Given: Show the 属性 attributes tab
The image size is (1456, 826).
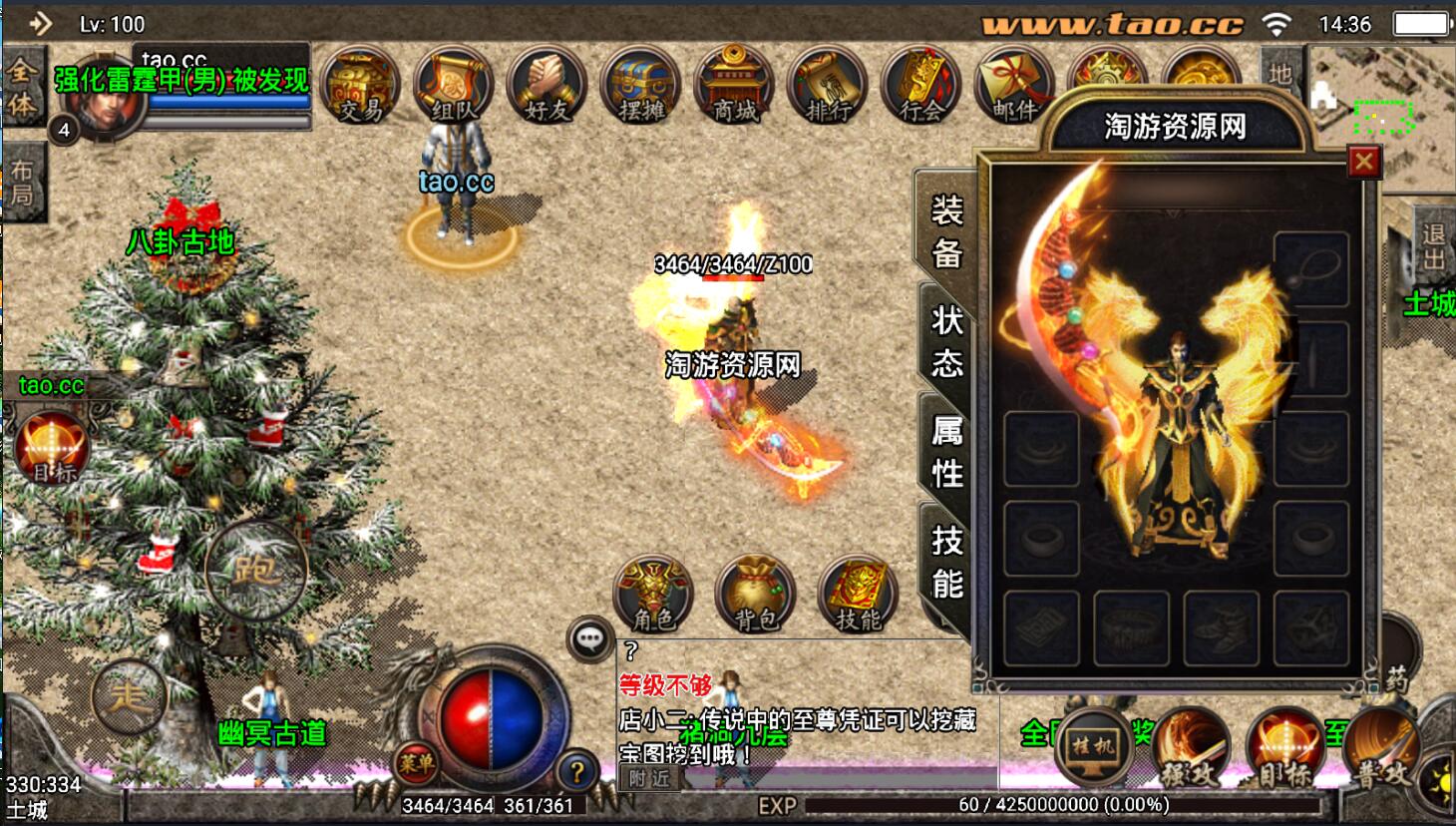Looking at the screenshot, I should pyautogui.click(x=945, y=451).
